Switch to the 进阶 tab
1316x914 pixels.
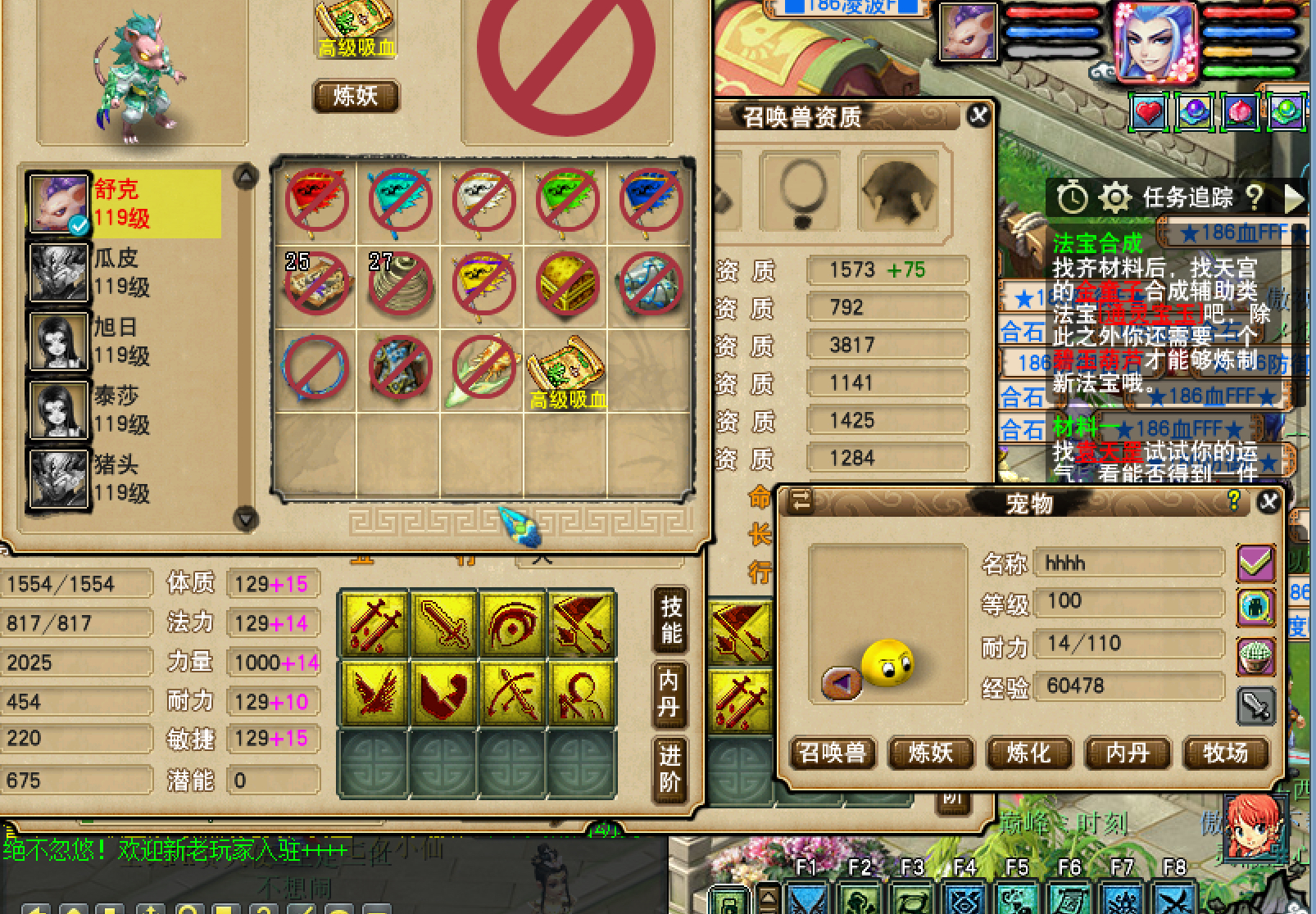pyautogui.click(x=669, y=768)
